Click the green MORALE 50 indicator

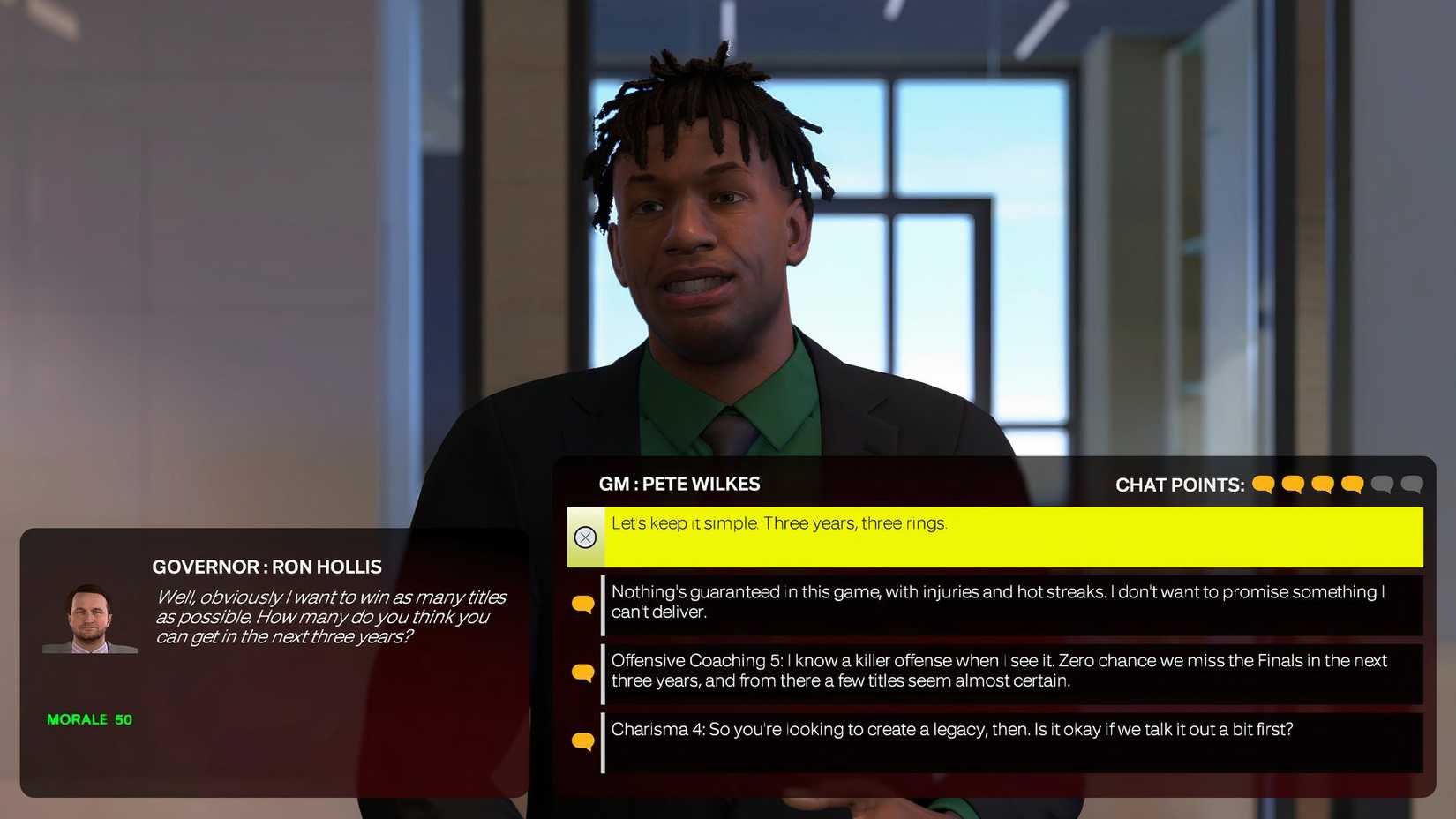88,718
